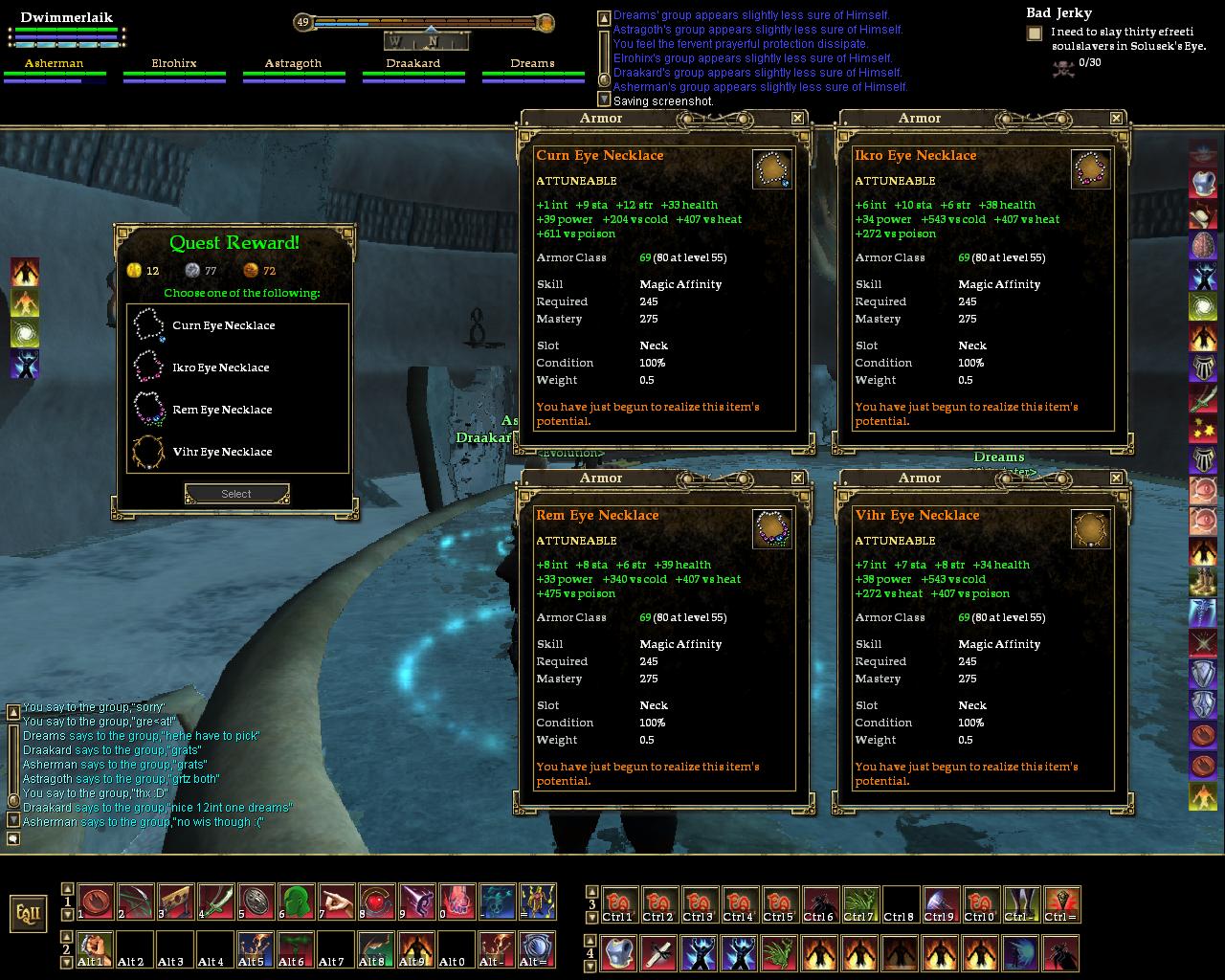Target group member Draakard
Screen dimensions: 1225x980
point(412,64)
